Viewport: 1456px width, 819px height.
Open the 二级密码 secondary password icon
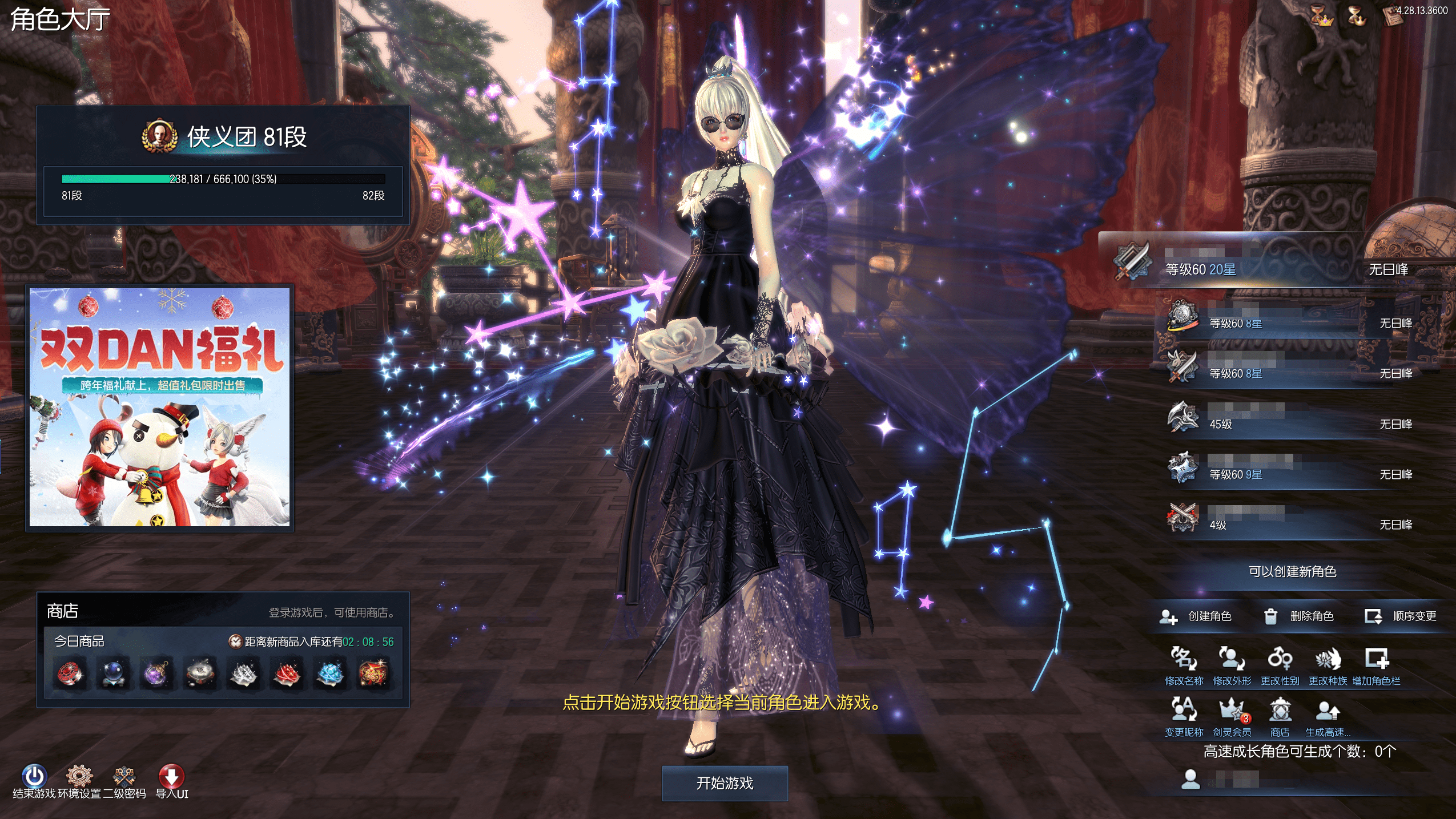[124, 776]
